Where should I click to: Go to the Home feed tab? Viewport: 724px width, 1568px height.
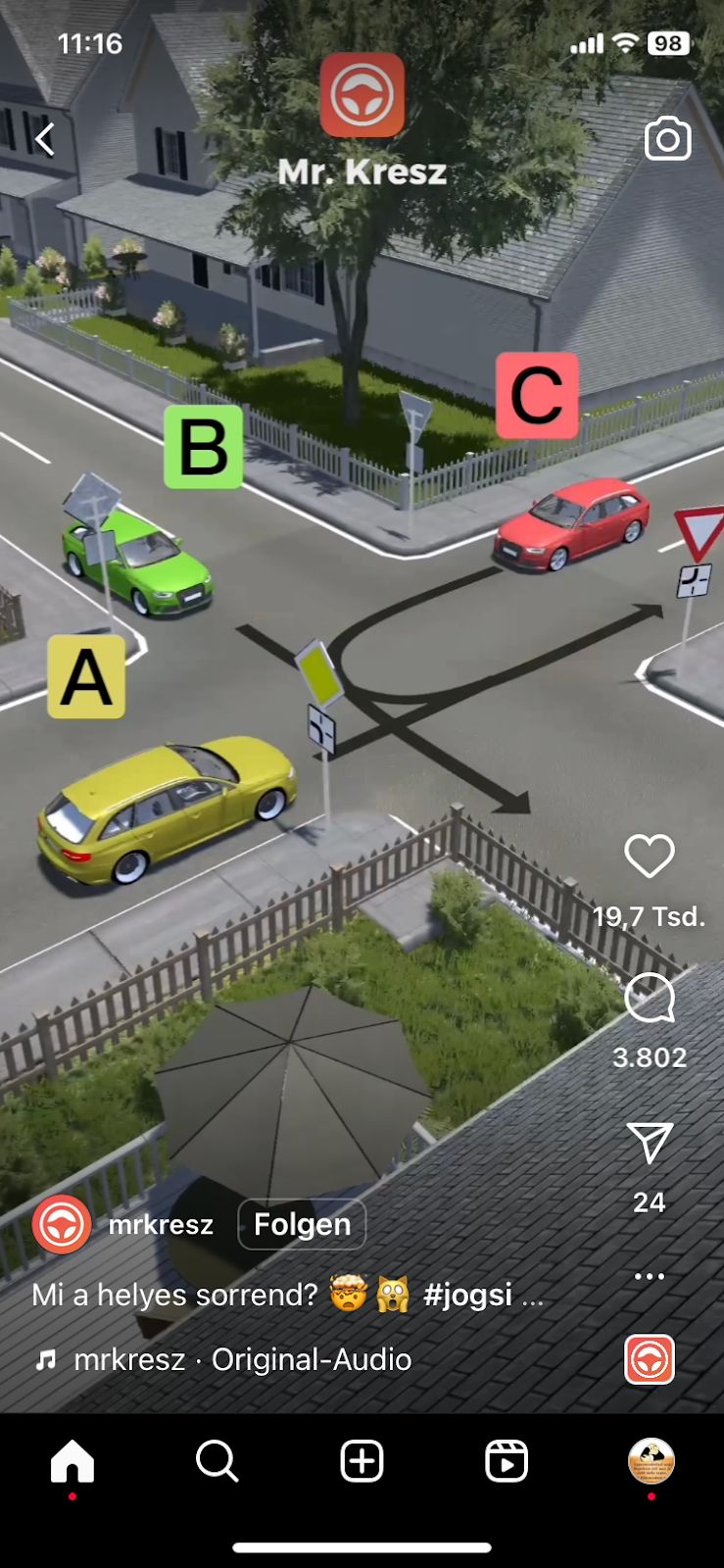72,1461
